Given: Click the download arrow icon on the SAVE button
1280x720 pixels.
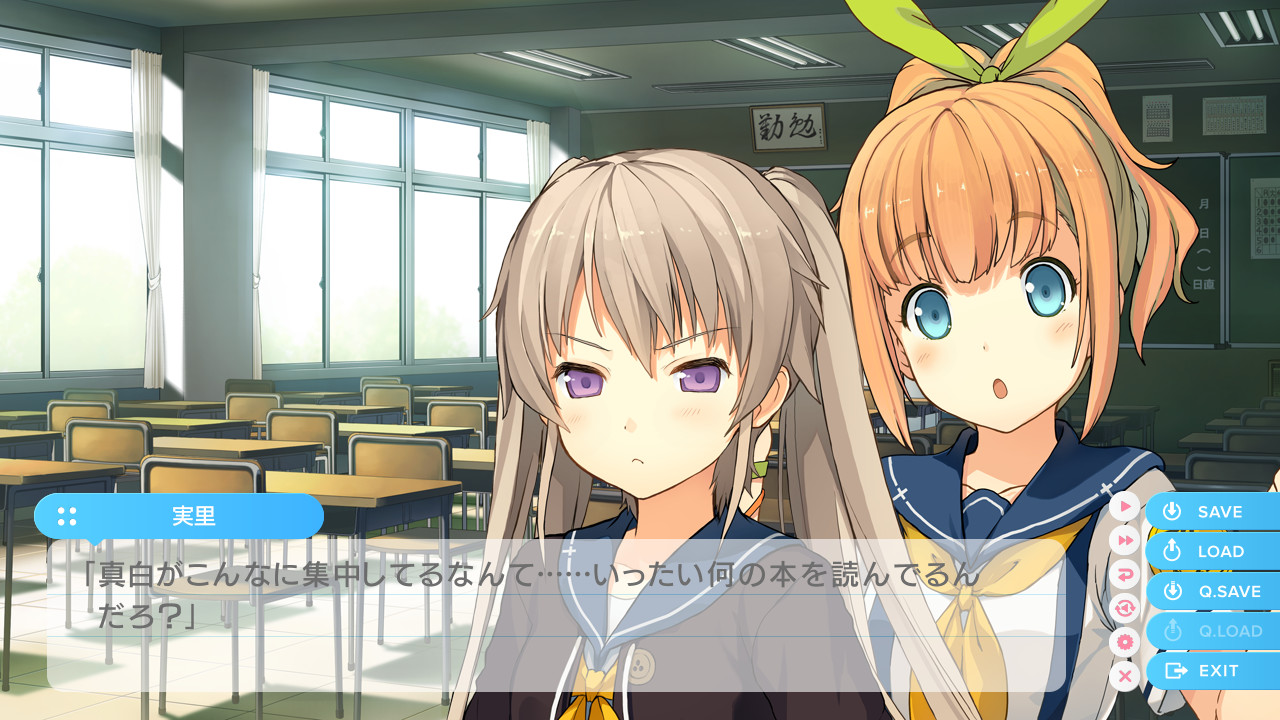Looking at the screenshot, I should point(1171,511).
